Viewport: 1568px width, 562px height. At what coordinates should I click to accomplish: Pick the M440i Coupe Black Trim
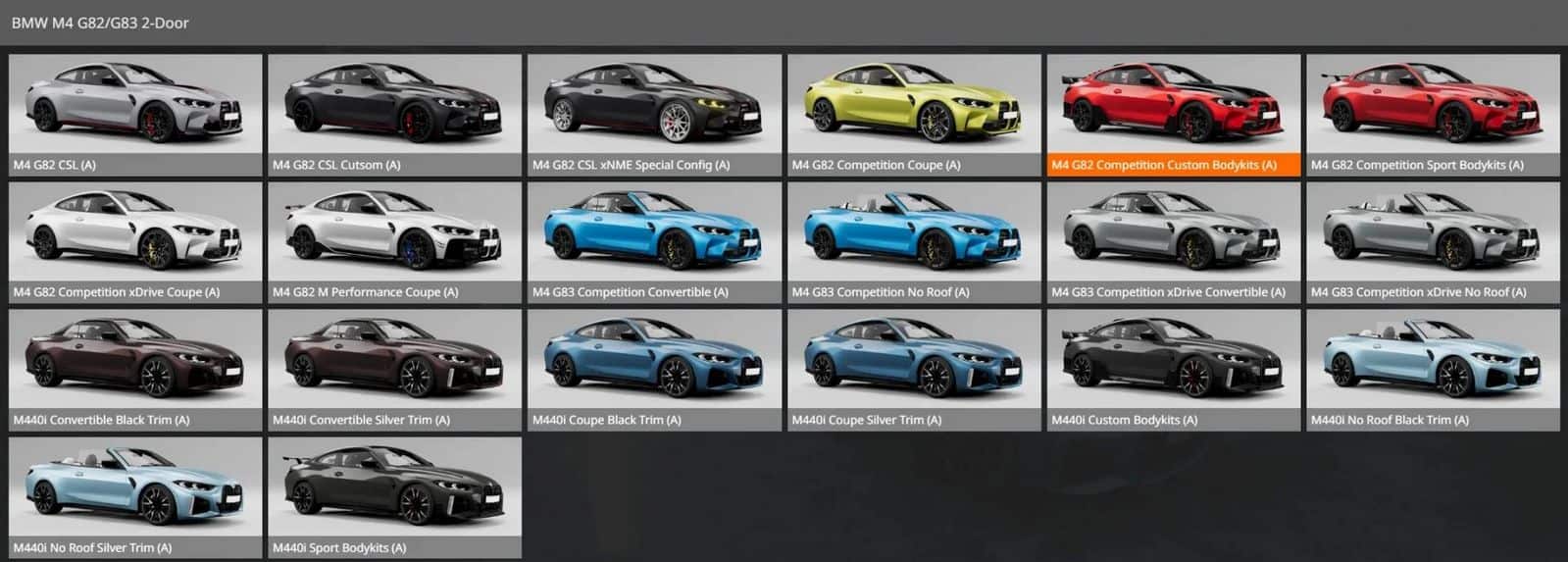coord(654,369)
